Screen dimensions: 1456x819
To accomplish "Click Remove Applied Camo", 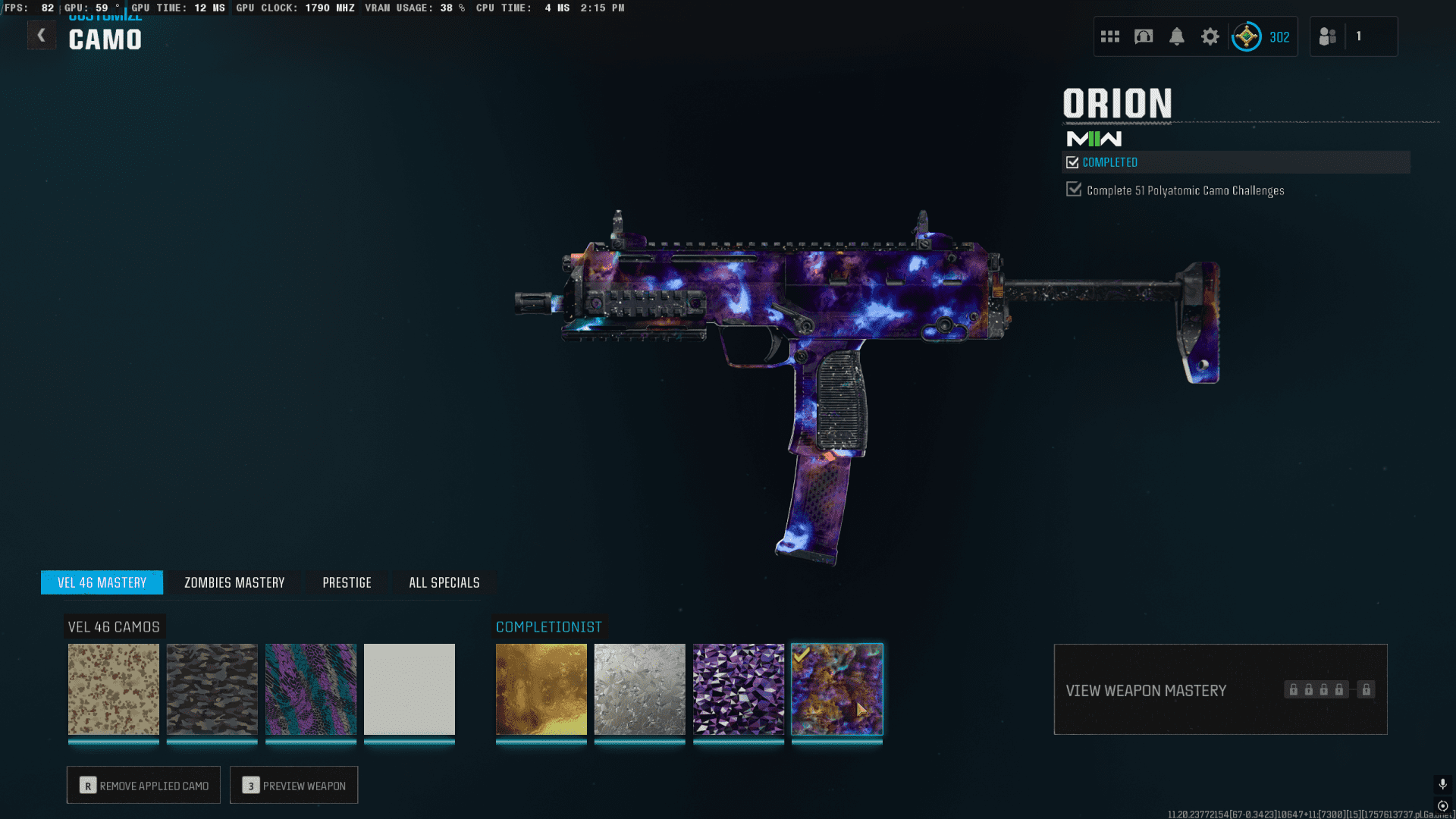I will (143, 786).
